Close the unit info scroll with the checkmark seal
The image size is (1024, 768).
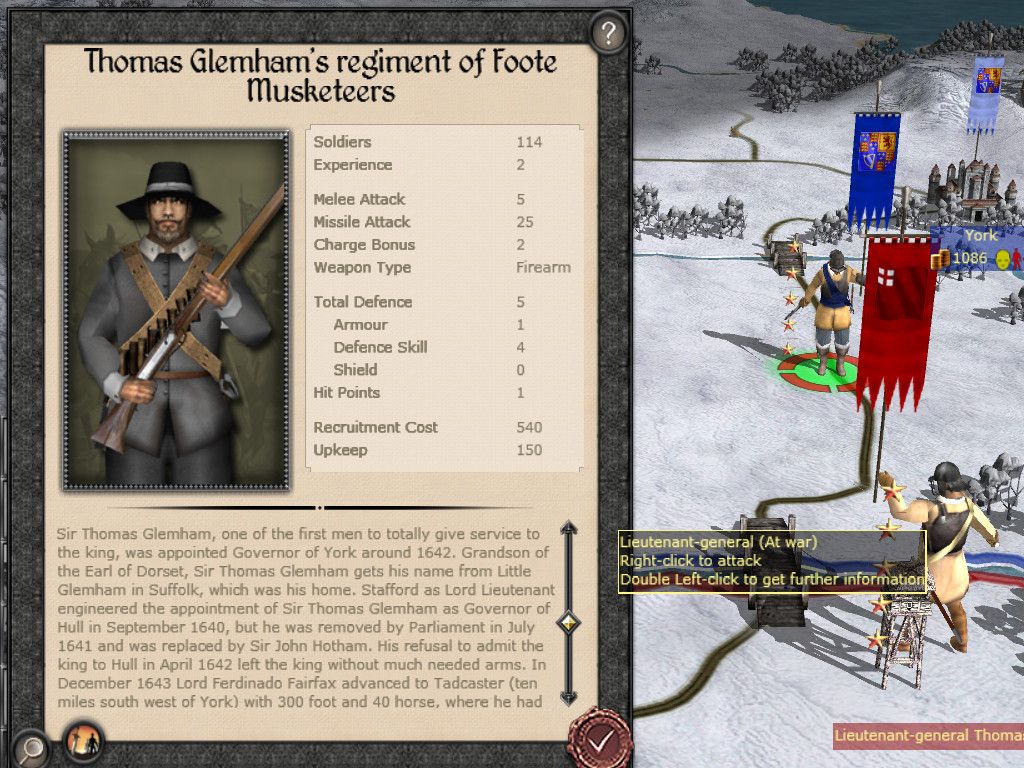point(599,740)
